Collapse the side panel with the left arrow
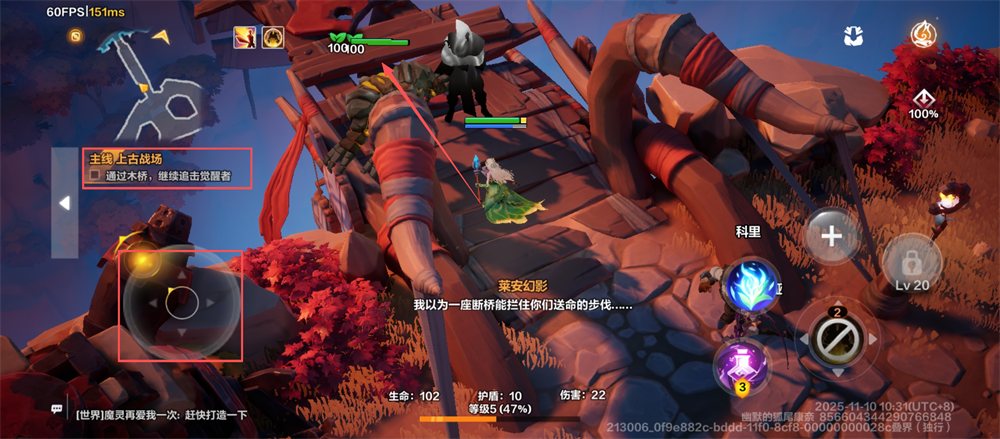1000x439 pixels. 64,203
